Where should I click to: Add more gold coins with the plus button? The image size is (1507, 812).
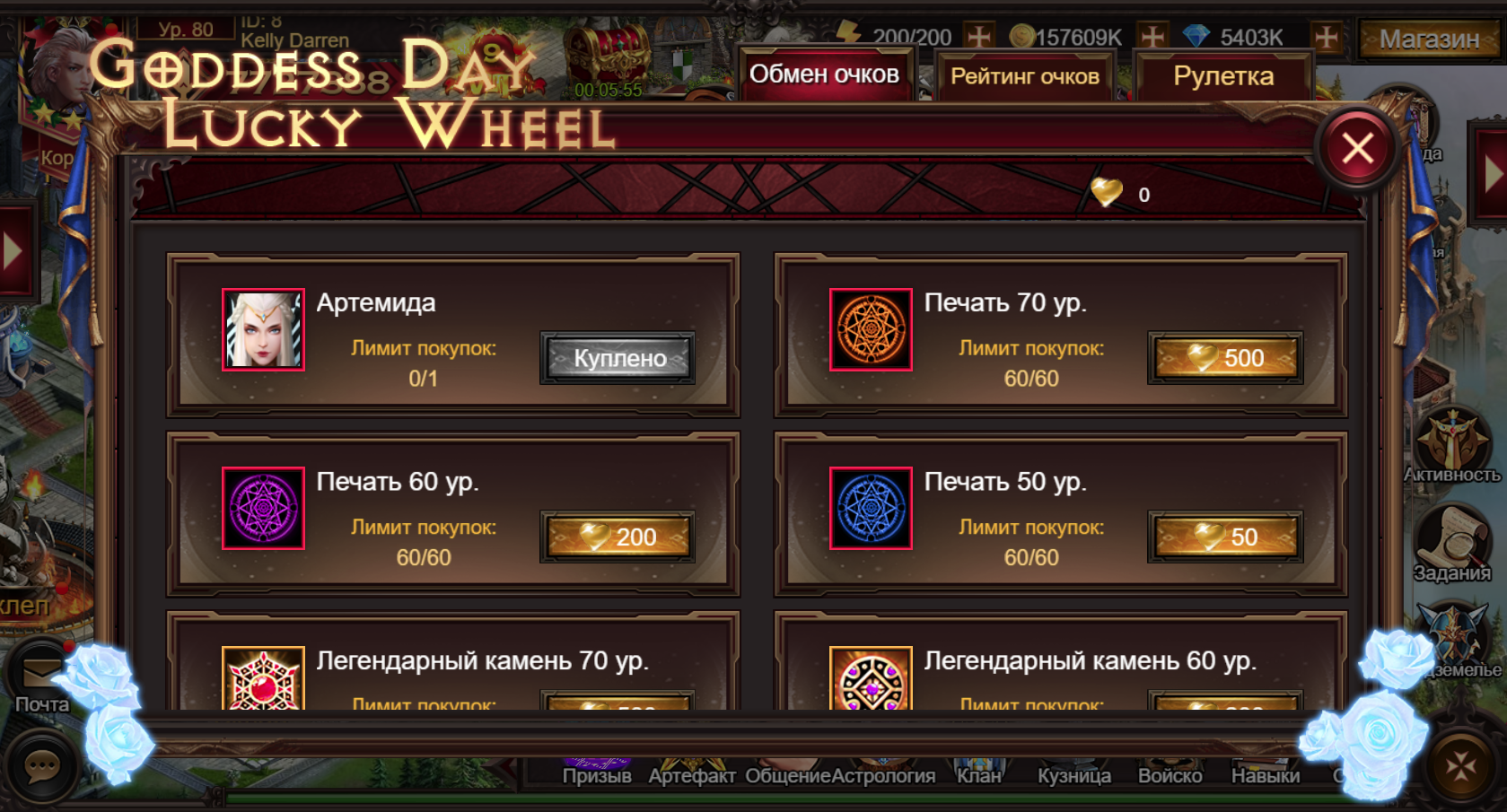1152,37
